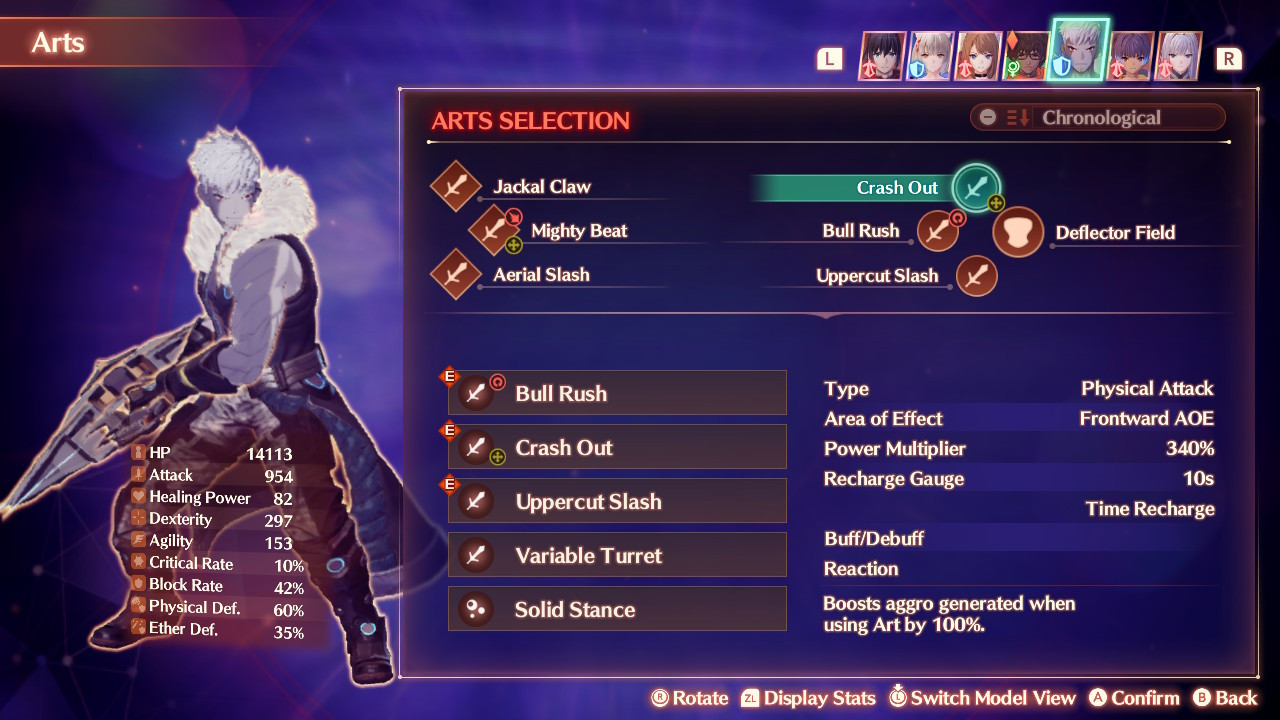The width and height of the screenshot is (1280, 720).
Task: Select the Mighty Beat art icon
Action: pos(492,230)
